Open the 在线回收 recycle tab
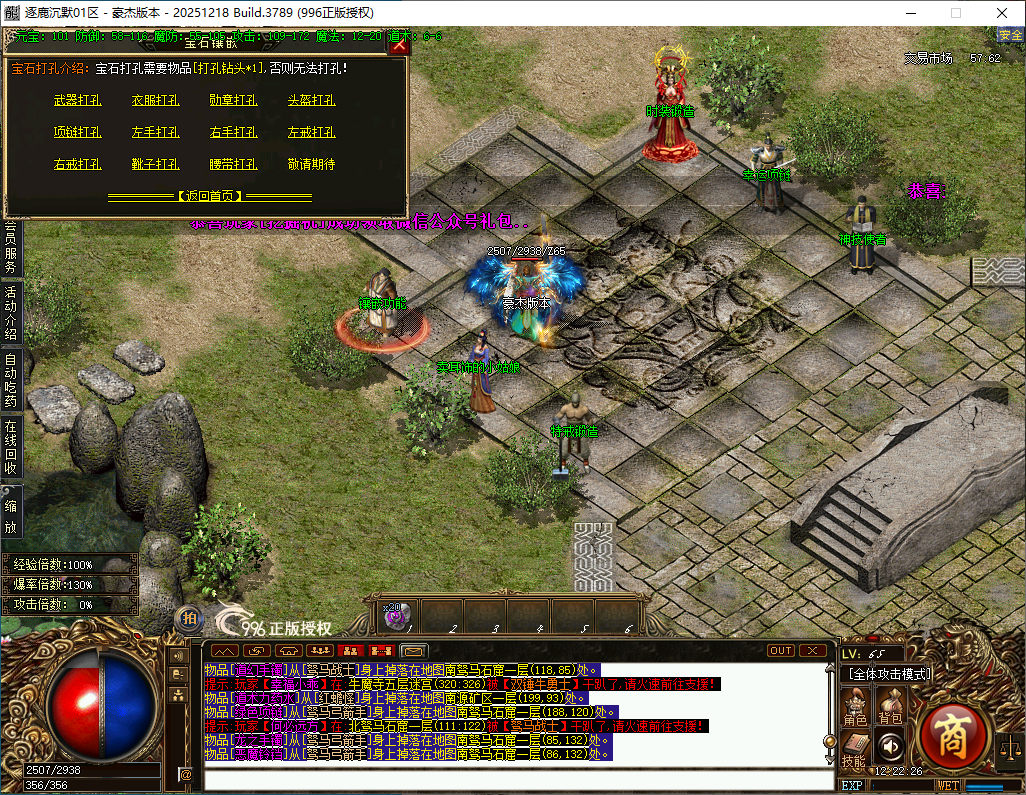The width and height of the screenshot is (1026, 795). point(11,447)
